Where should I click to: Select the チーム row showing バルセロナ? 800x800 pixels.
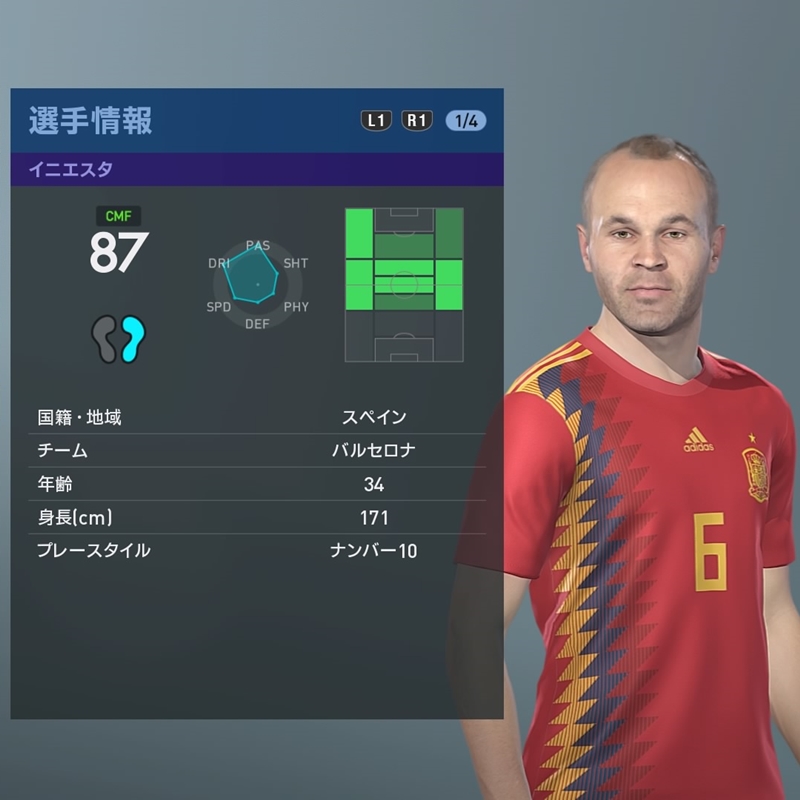point(257,450)
